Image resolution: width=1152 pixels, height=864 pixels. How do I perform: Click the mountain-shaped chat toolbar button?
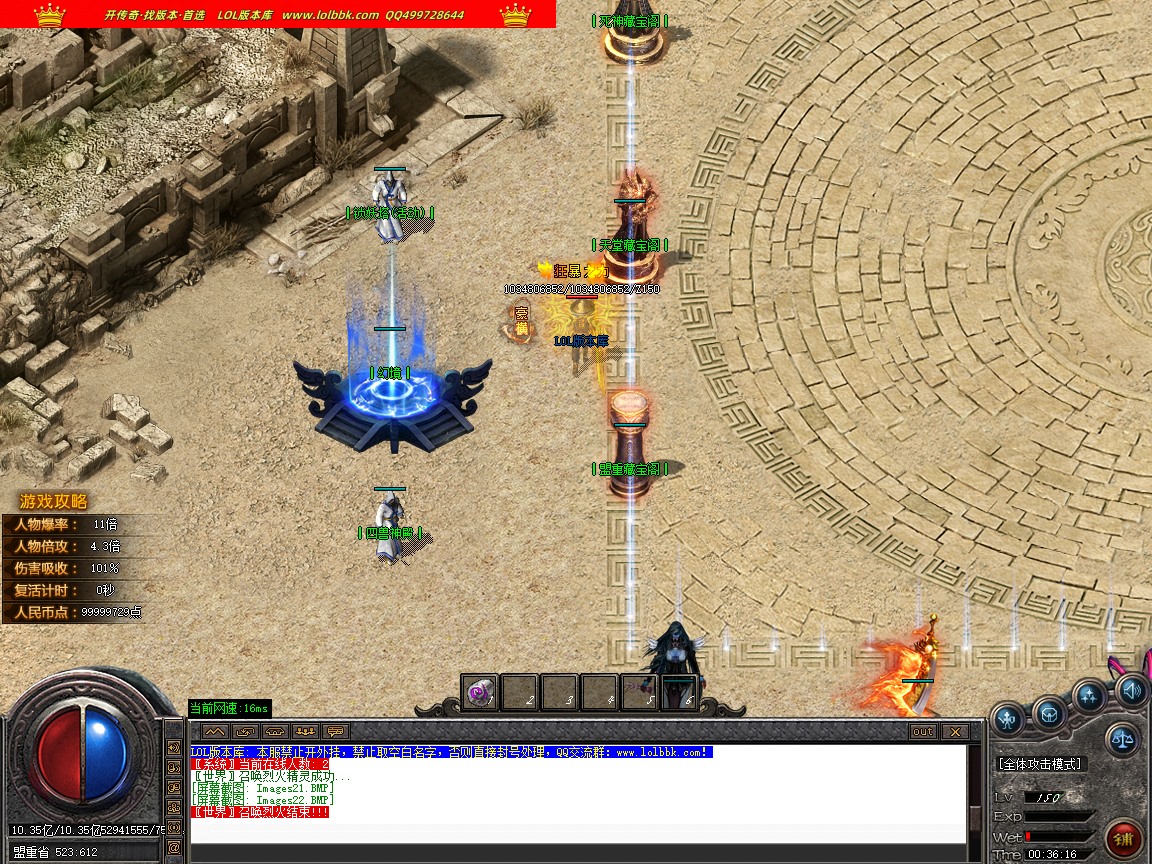[215, 731]
